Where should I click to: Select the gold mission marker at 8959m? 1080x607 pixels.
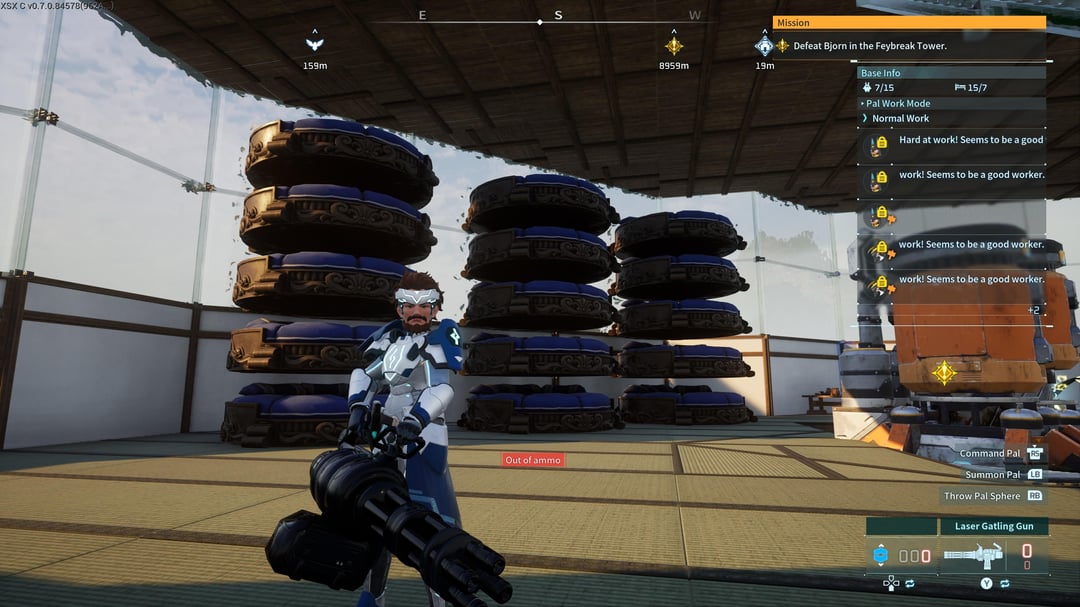click(674, 45)
